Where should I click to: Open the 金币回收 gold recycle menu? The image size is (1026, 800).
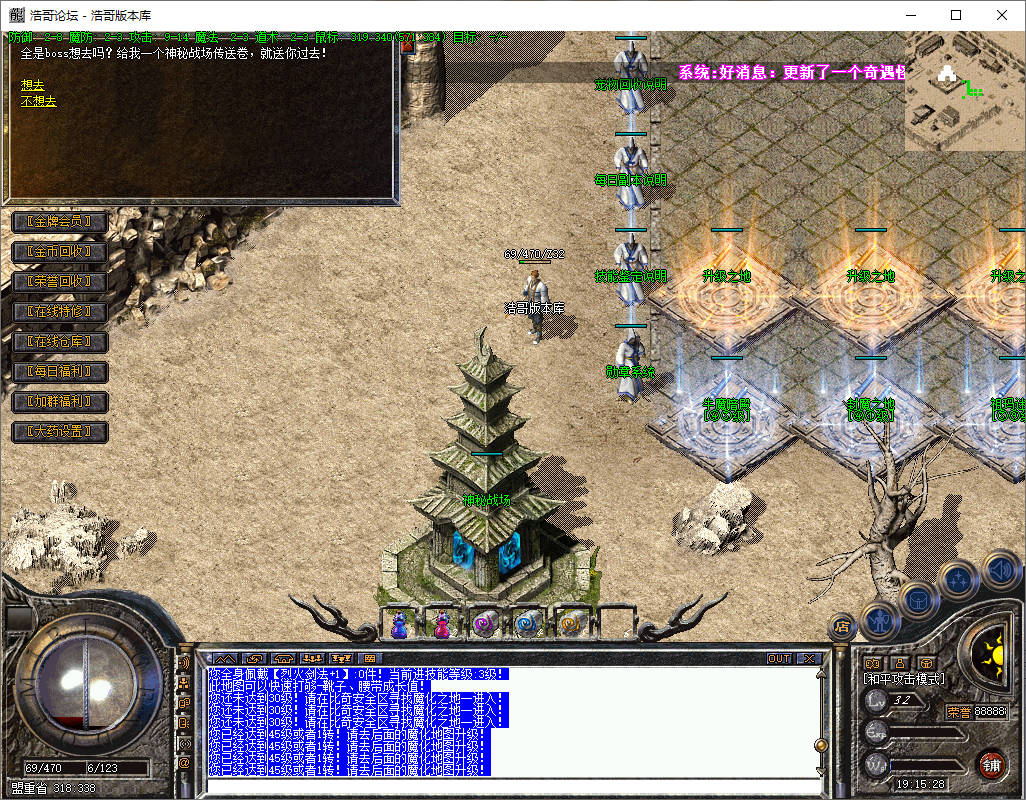click(x=59, y=251)
